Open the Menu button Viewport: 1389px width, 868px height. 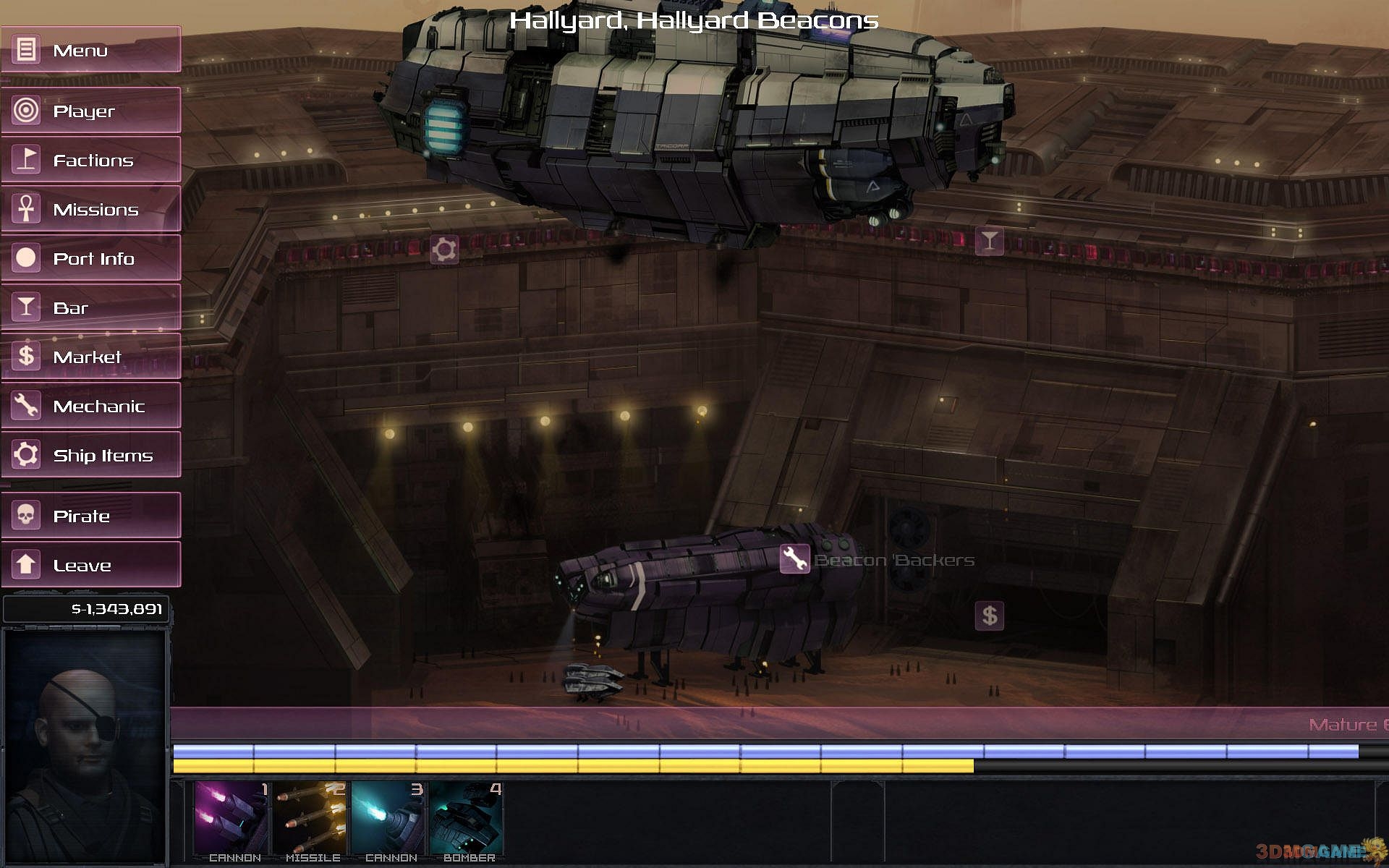(90, 50)
